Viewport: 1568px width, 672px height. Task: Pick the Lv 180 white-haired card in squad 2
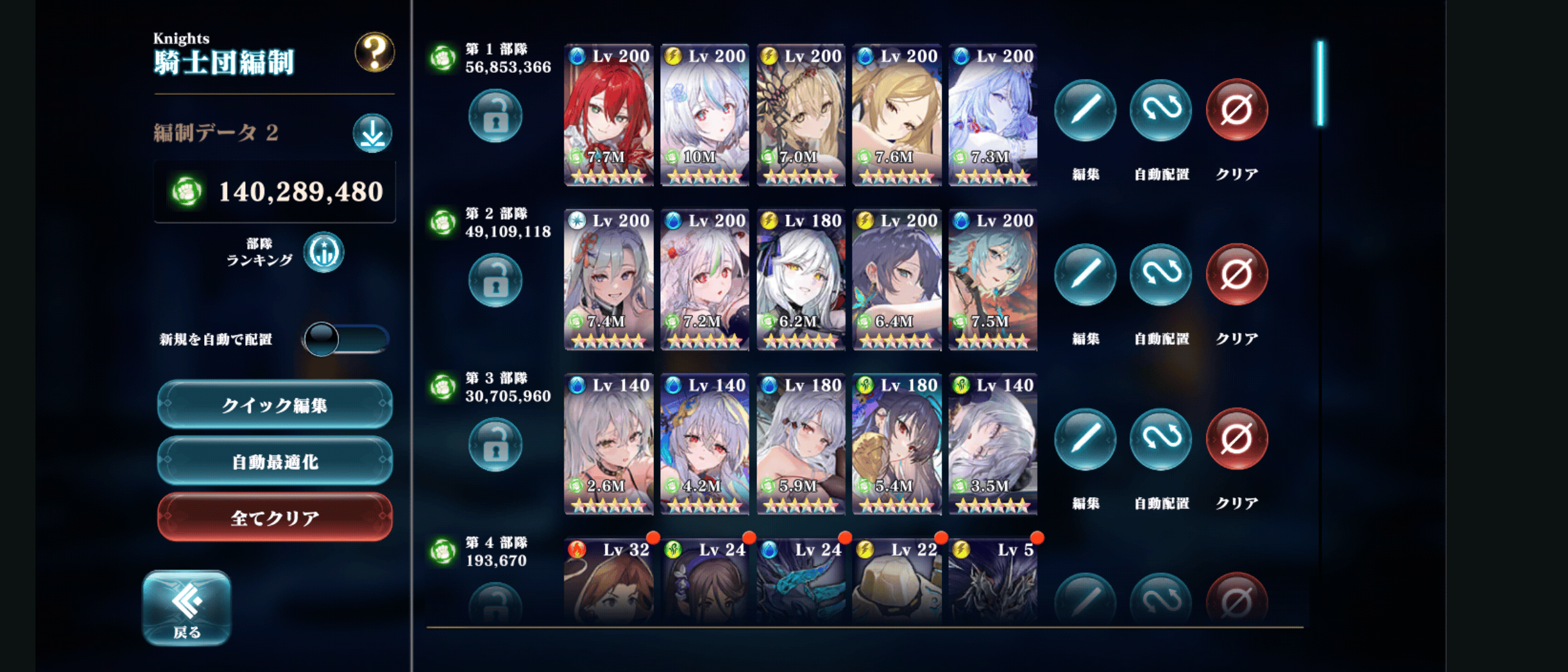pos(801,280)
